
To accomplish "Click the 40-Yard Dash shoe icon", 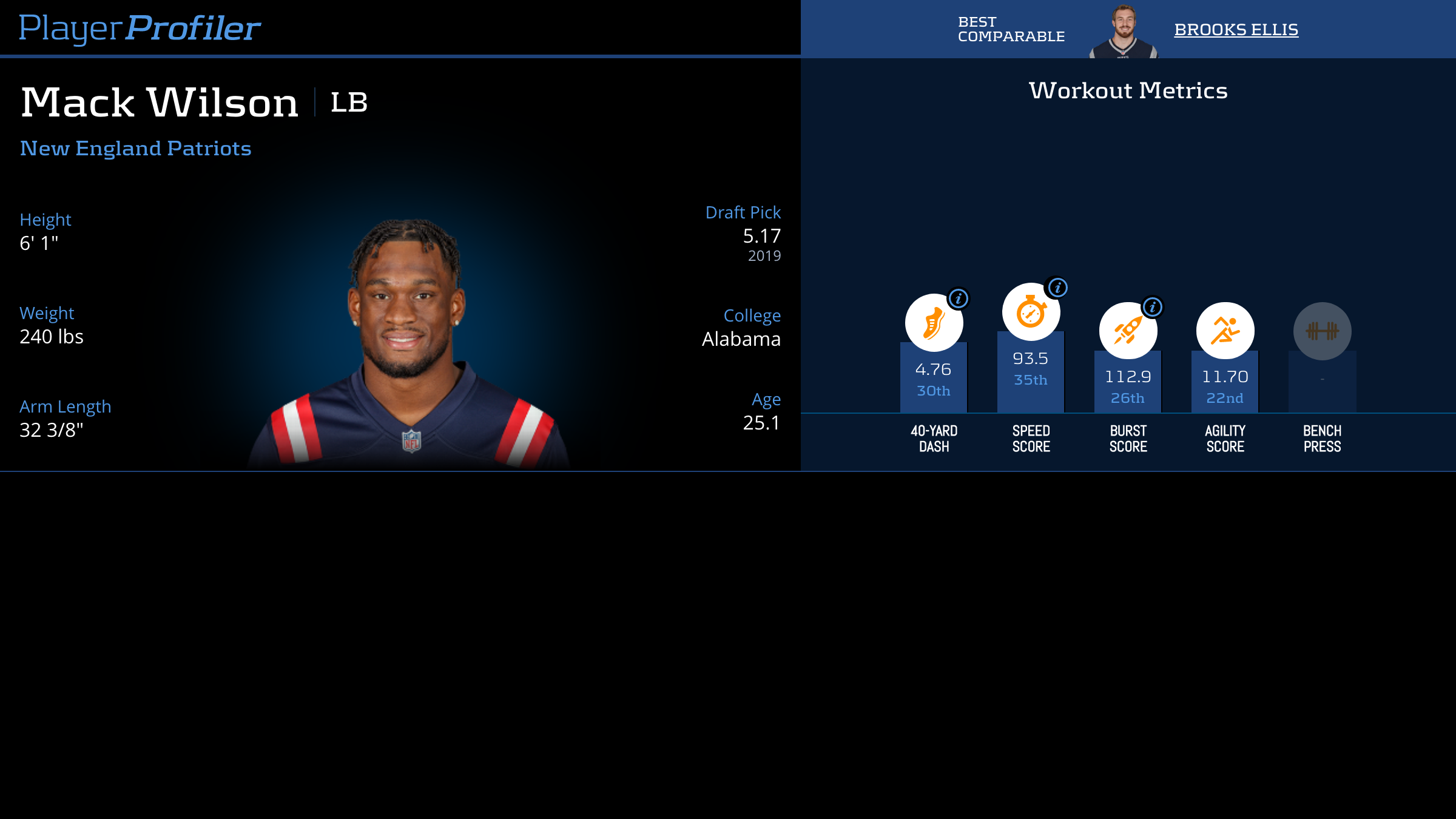I will (933, 323).
